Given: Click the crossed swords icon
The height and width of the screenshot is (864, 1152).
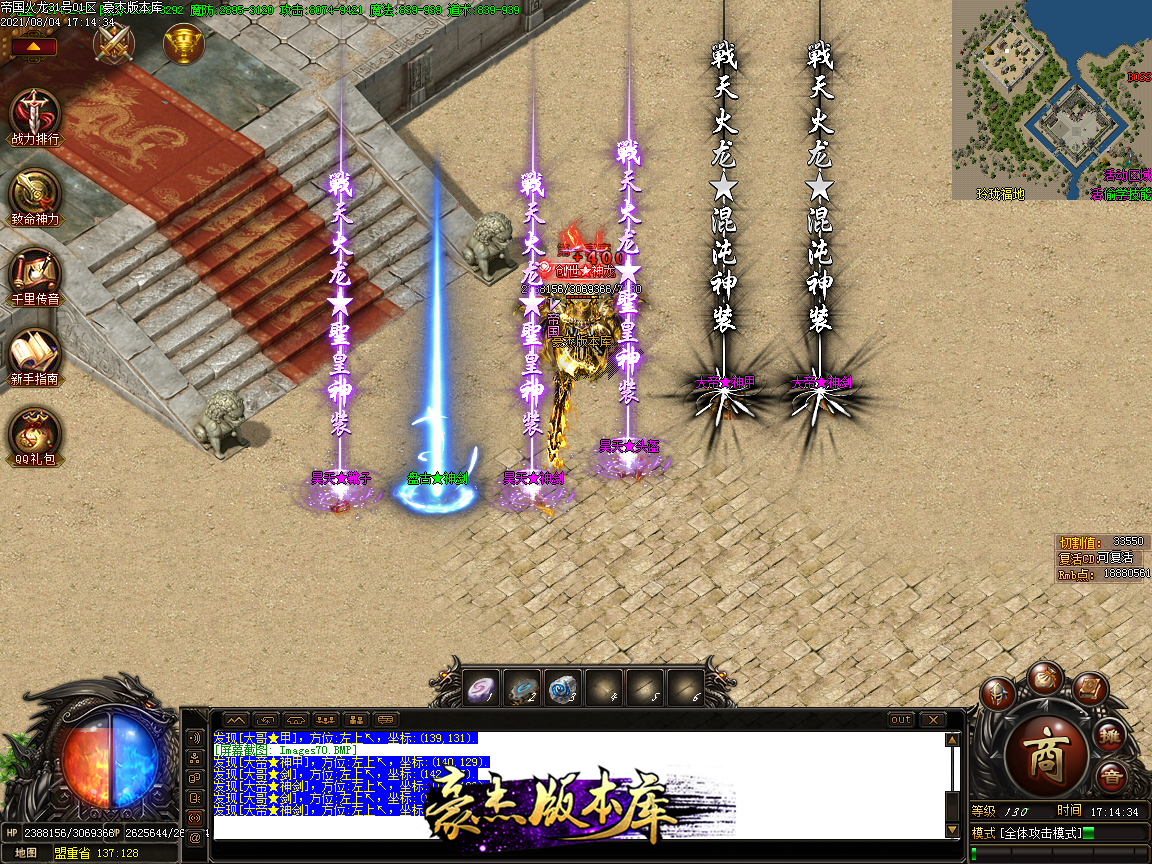Looking at the screenshot, I should [114, 42].
